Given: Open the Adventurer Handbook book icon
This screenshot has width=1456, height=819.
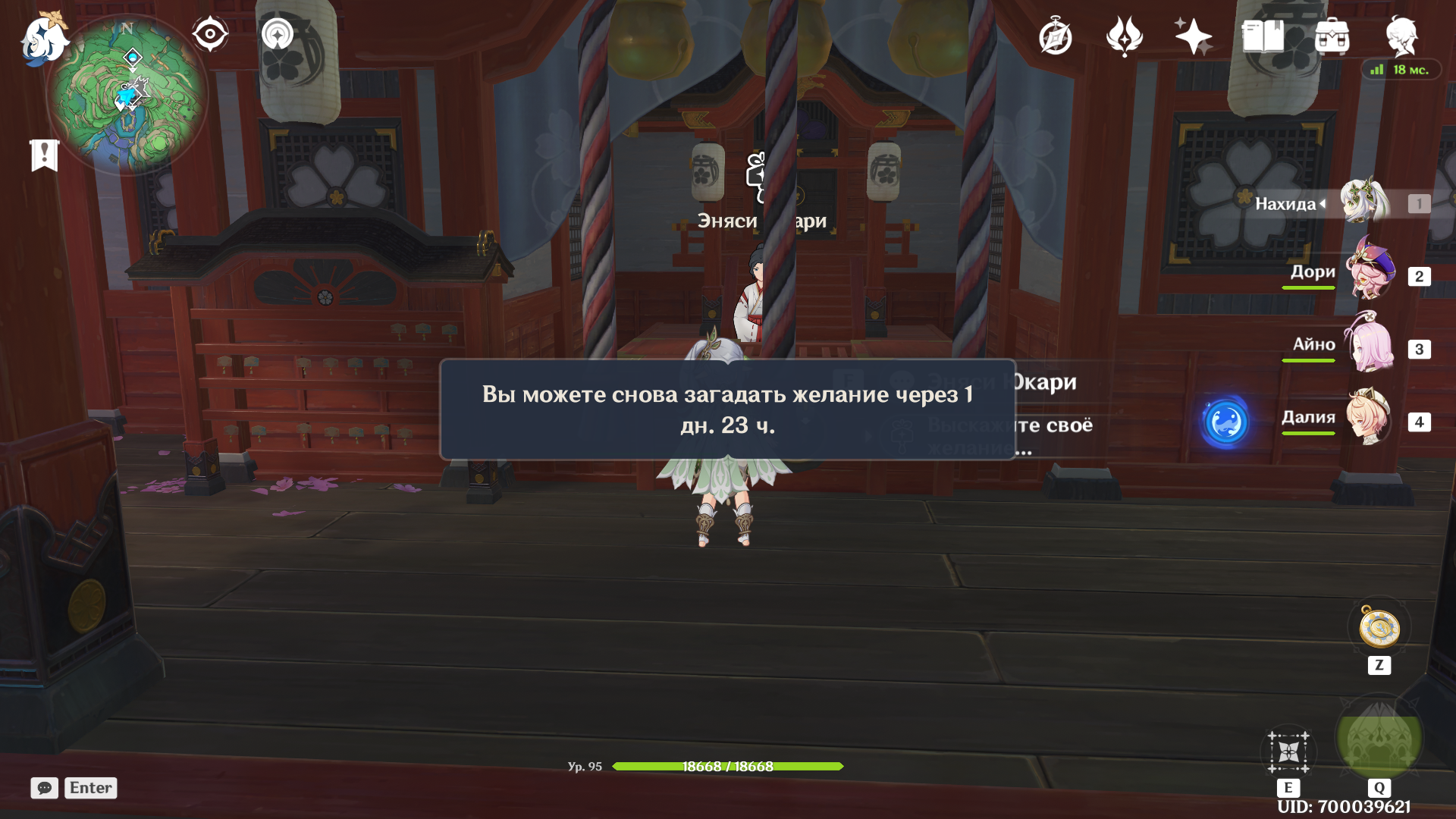Looking at the screenshot, I should [x=1263, y=36].
